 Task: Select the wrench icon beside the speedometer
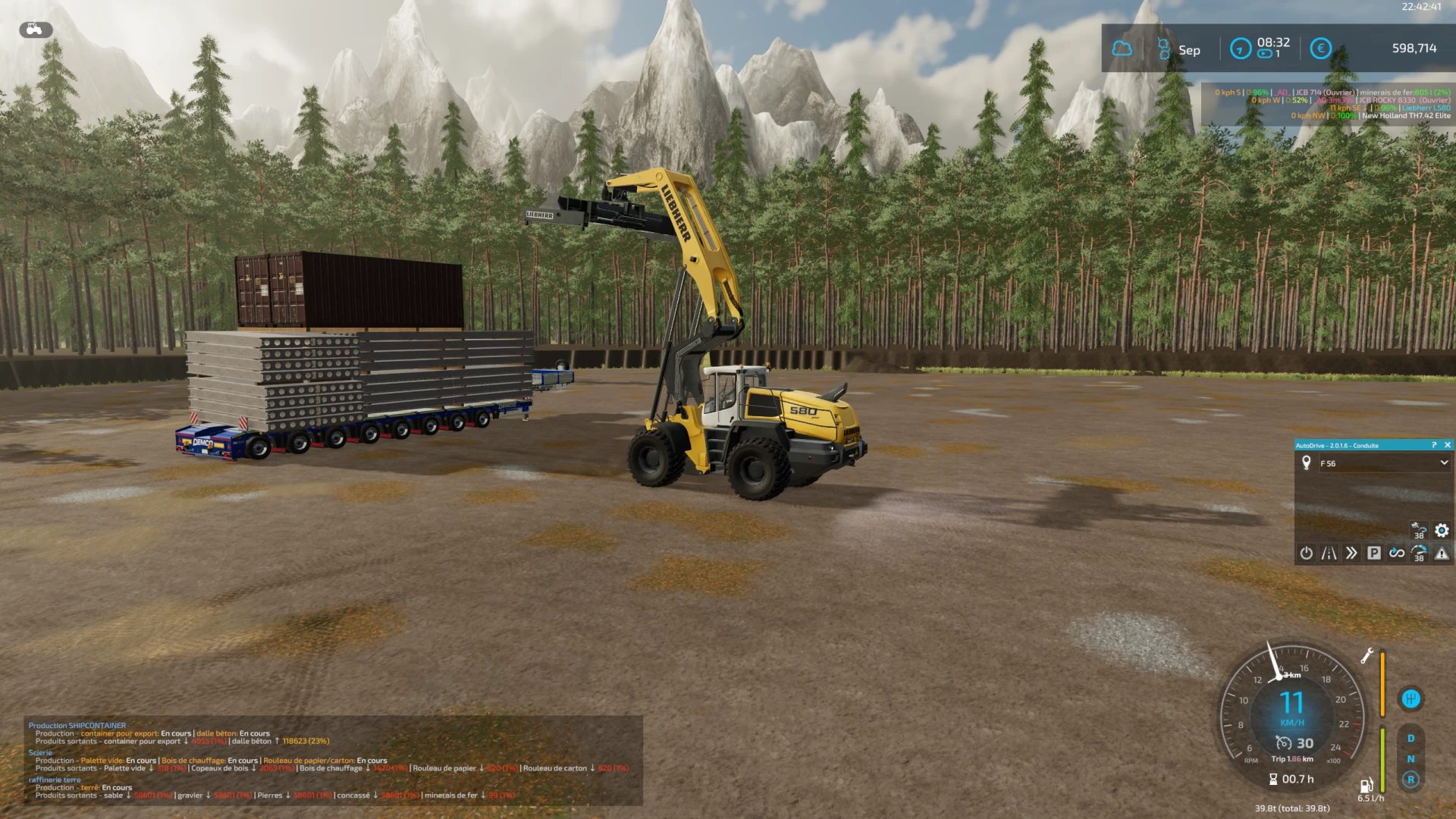[1367, 655]
